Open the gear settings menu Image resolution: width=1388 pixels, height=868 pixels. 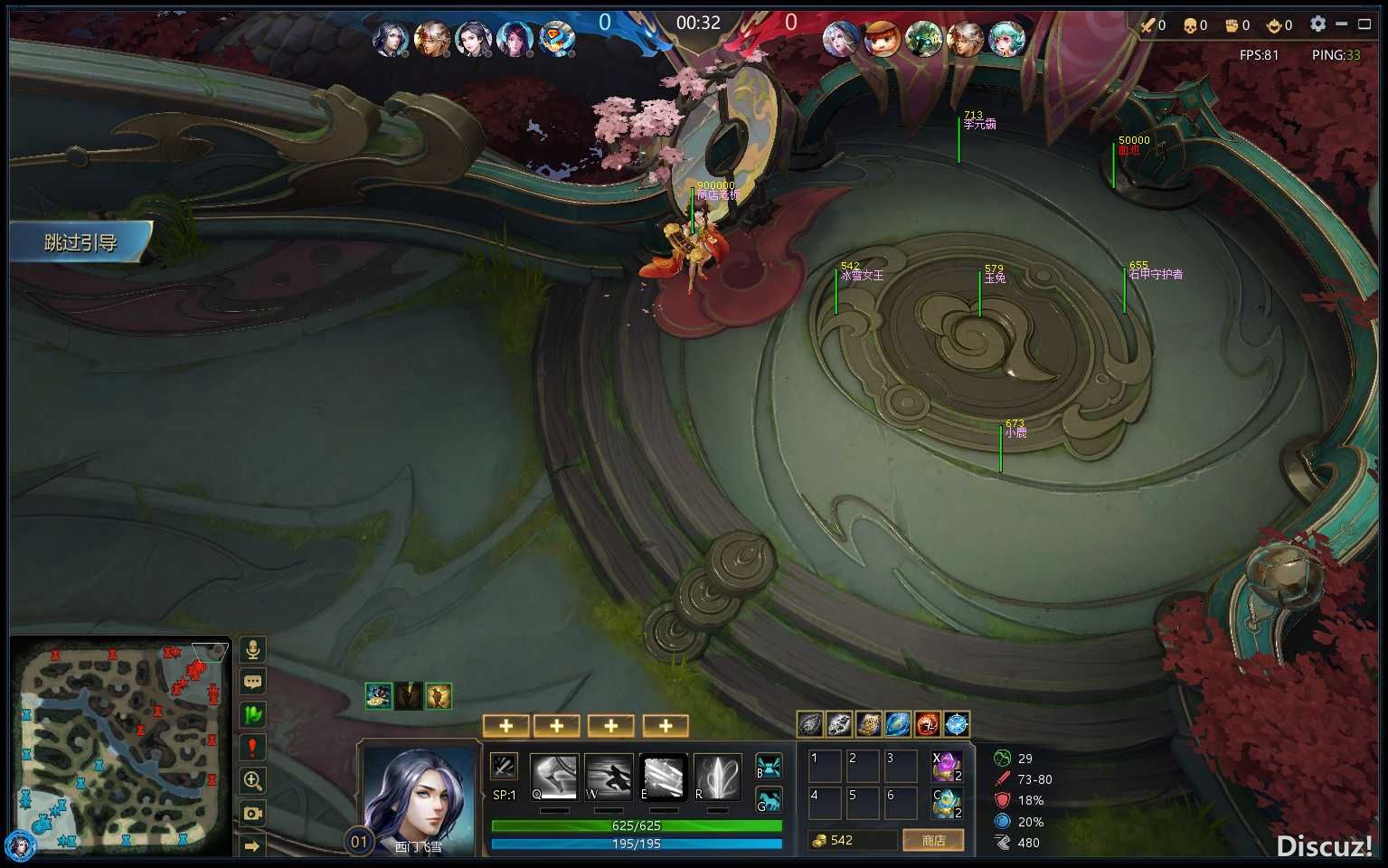tap(1317, 24)
